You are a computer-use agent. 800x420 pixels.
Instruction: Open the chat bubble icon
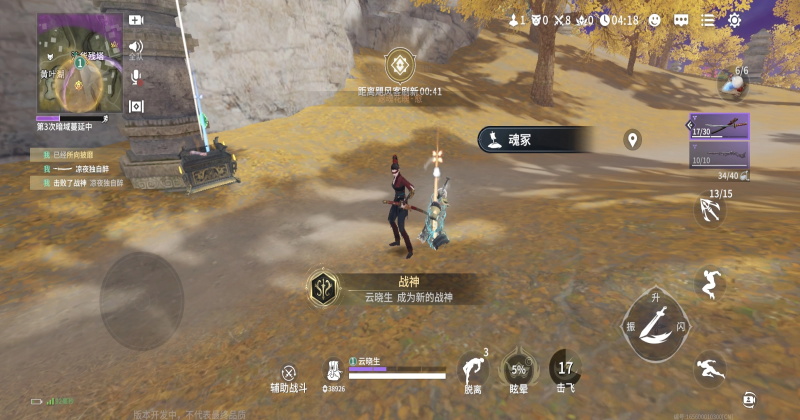coord(681,20)
